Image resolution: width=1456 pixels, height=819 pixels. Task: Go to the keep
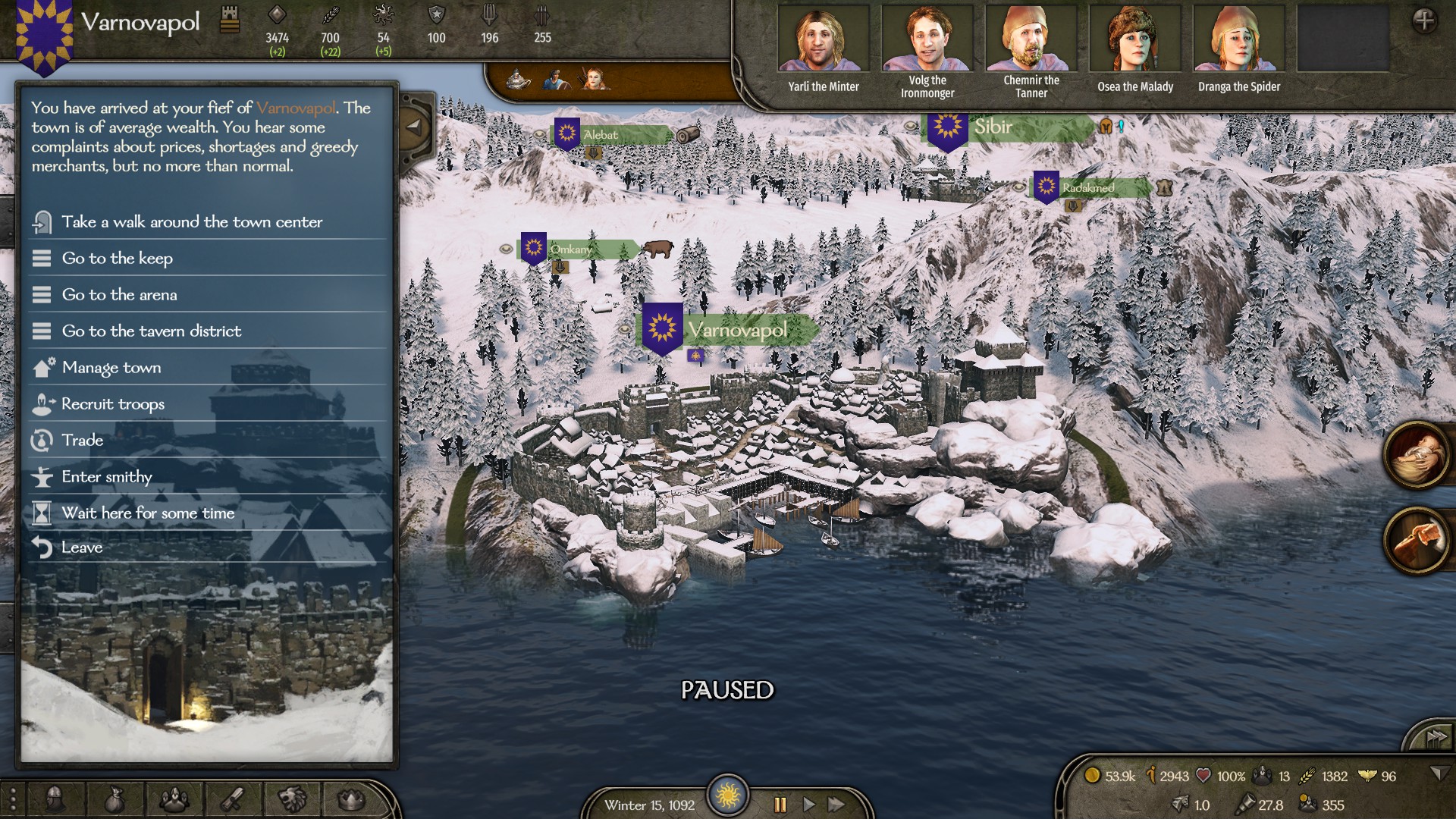(x=117, y=259)
